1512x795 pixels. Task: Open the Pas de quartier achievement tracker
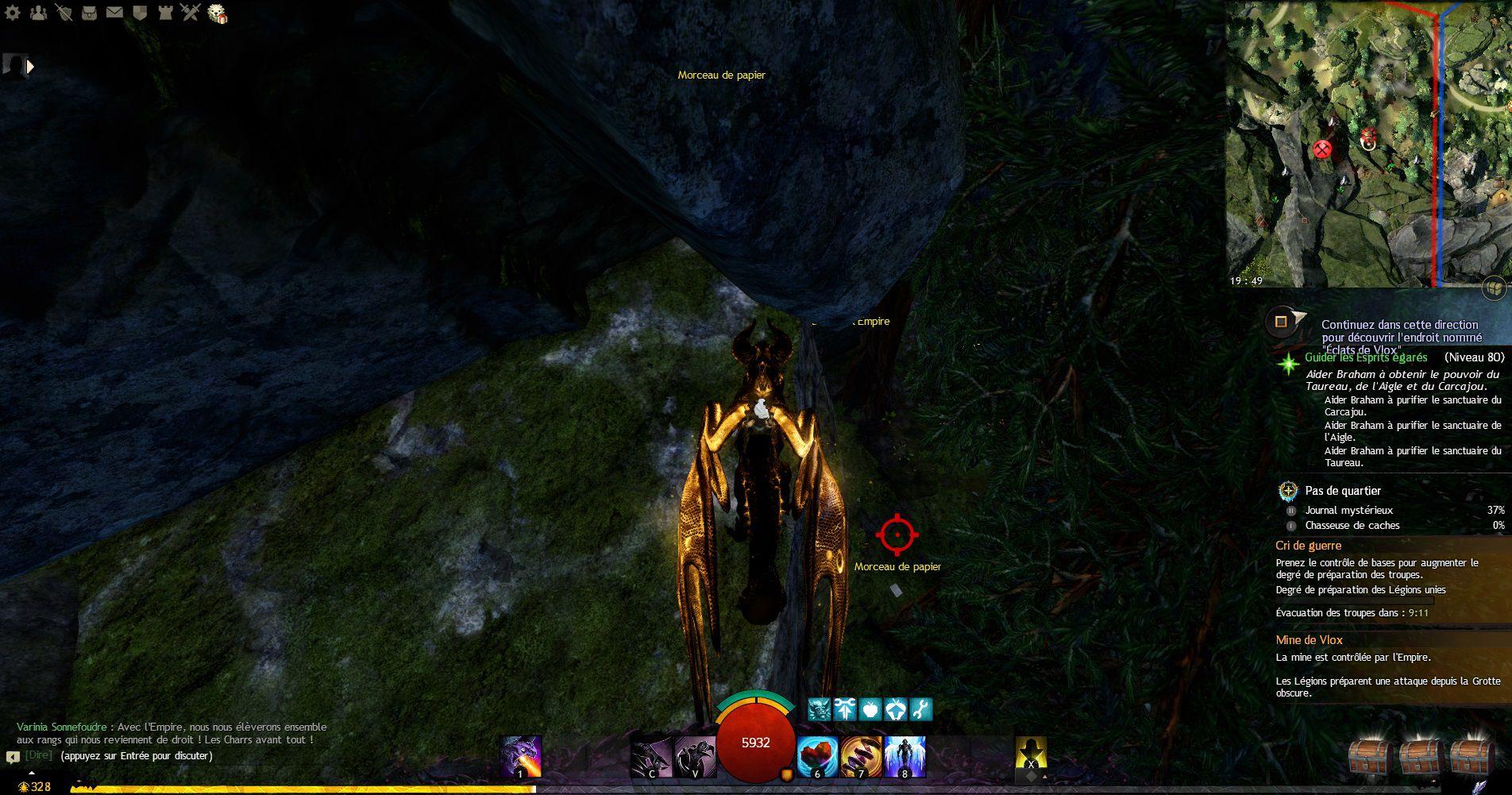click(1343, 491)
